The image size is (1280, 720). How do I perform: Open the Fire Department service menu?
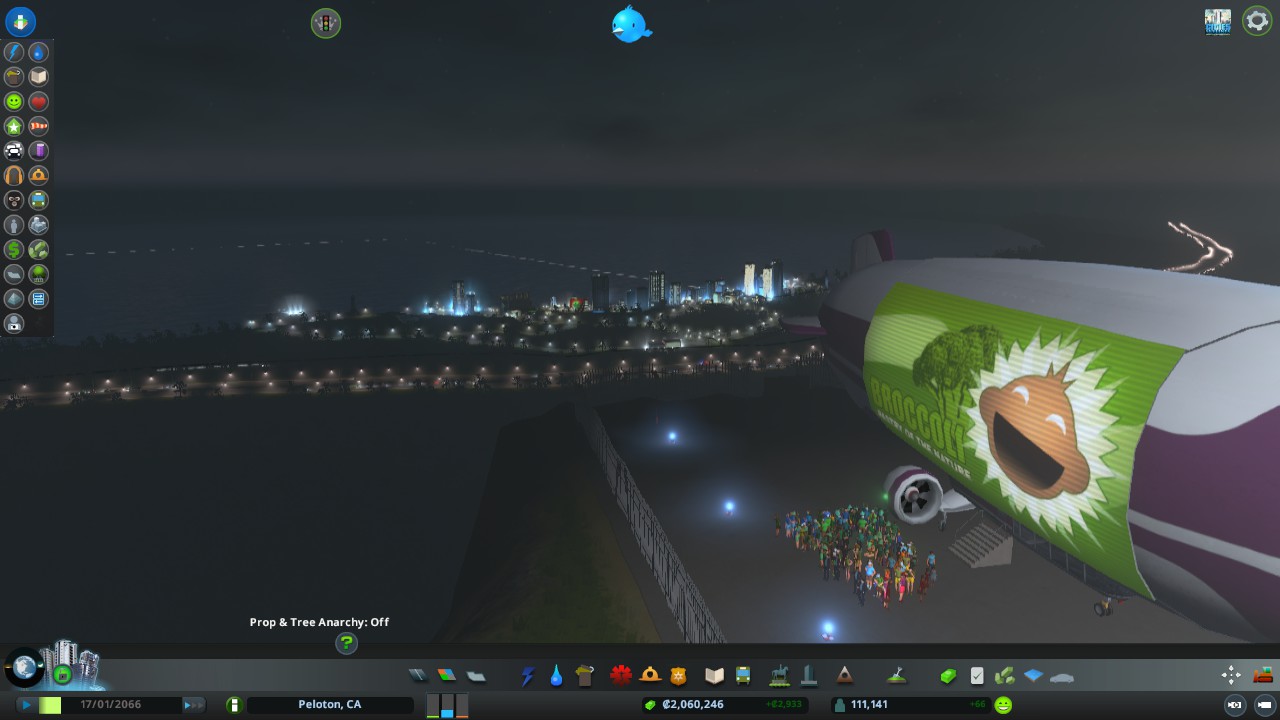tap(650, 675)
